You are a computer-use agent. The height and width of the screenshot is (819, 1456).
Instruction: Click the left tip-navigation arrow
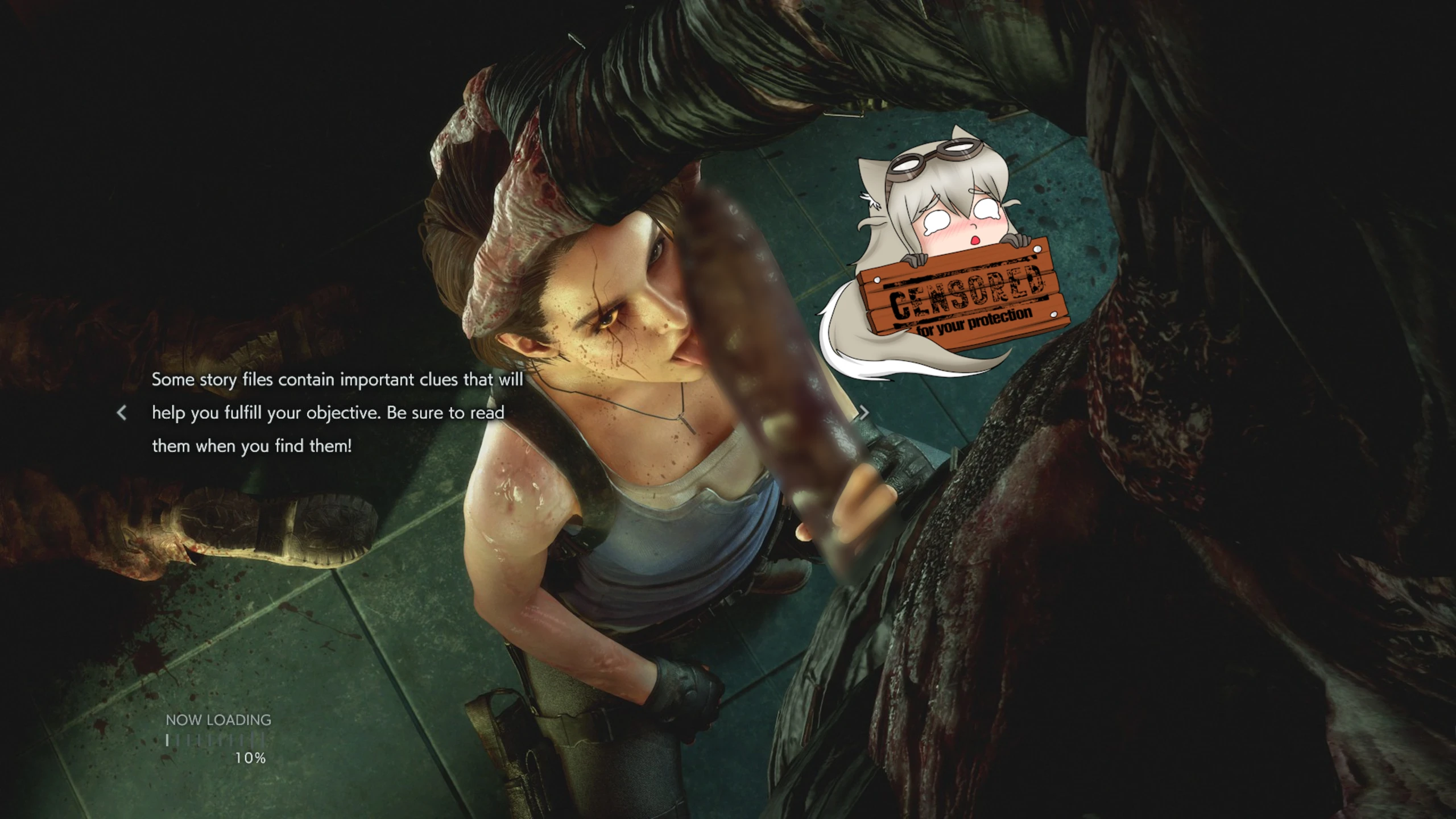coord(122,413)
